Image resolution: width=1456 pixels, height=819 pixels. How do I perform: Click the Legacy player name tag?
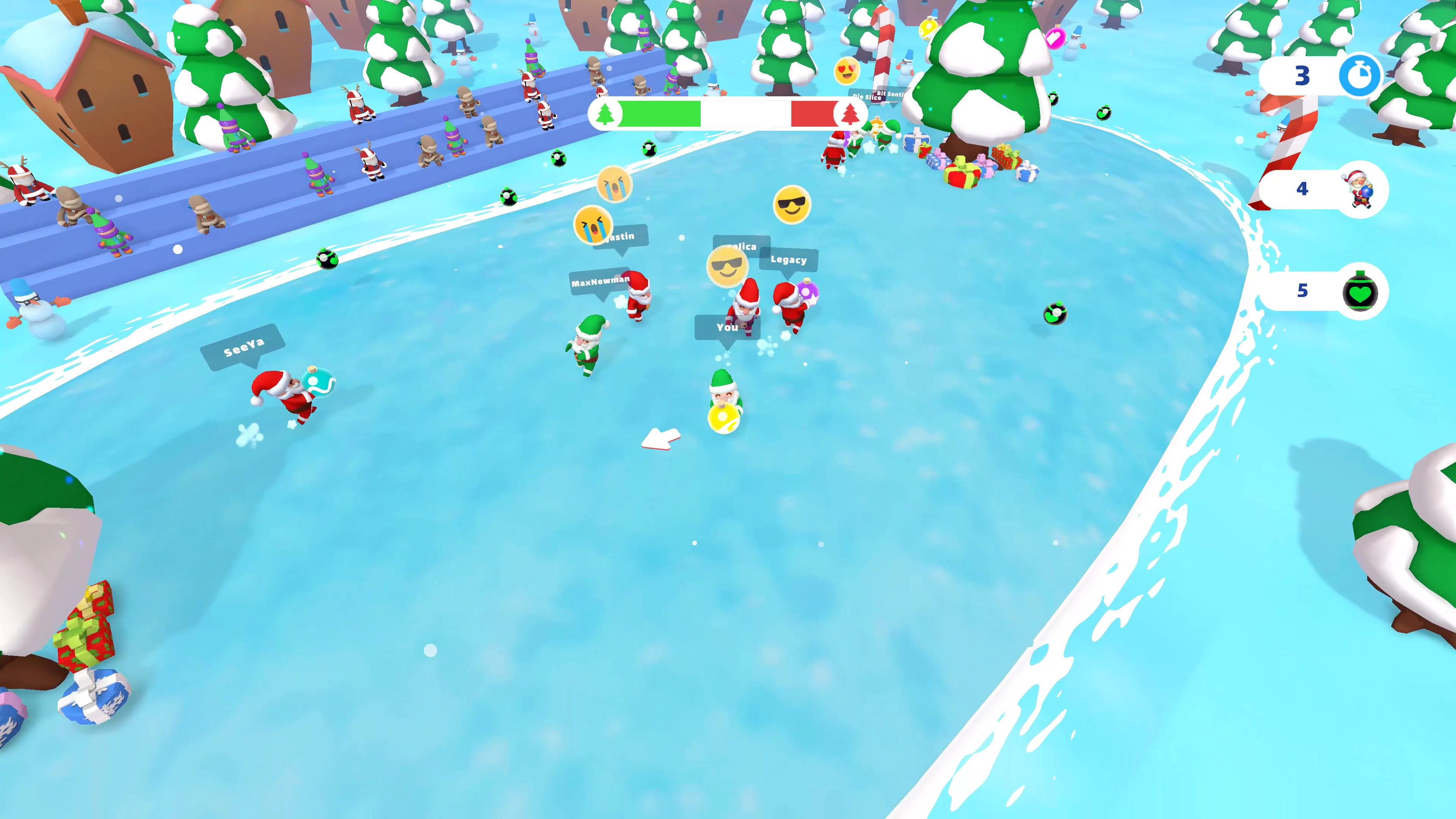(x=789, y=260)
